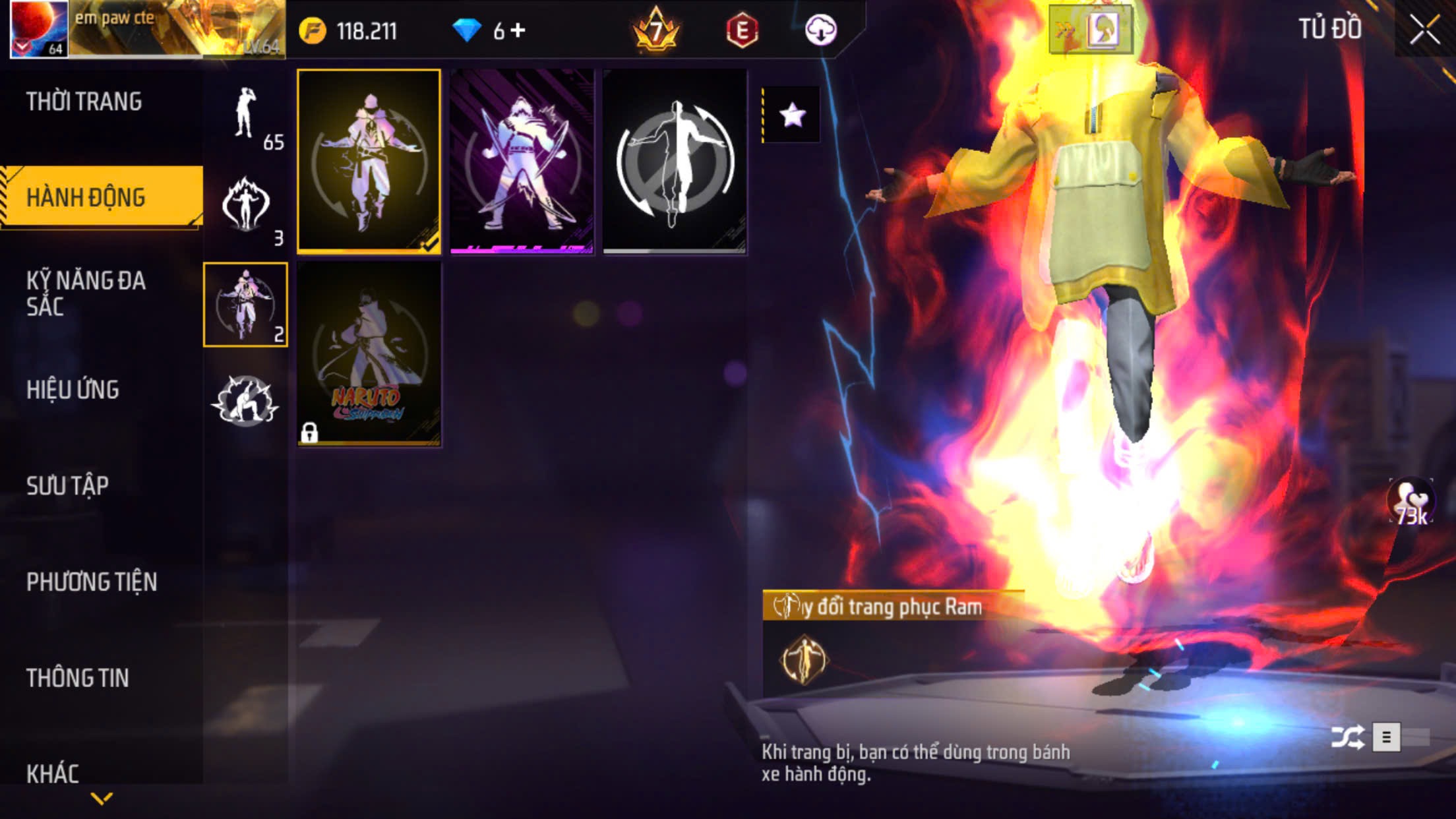1456x819 pixels.
Task: Open the Thông Tin menu
Action: [x=77, y=678]
